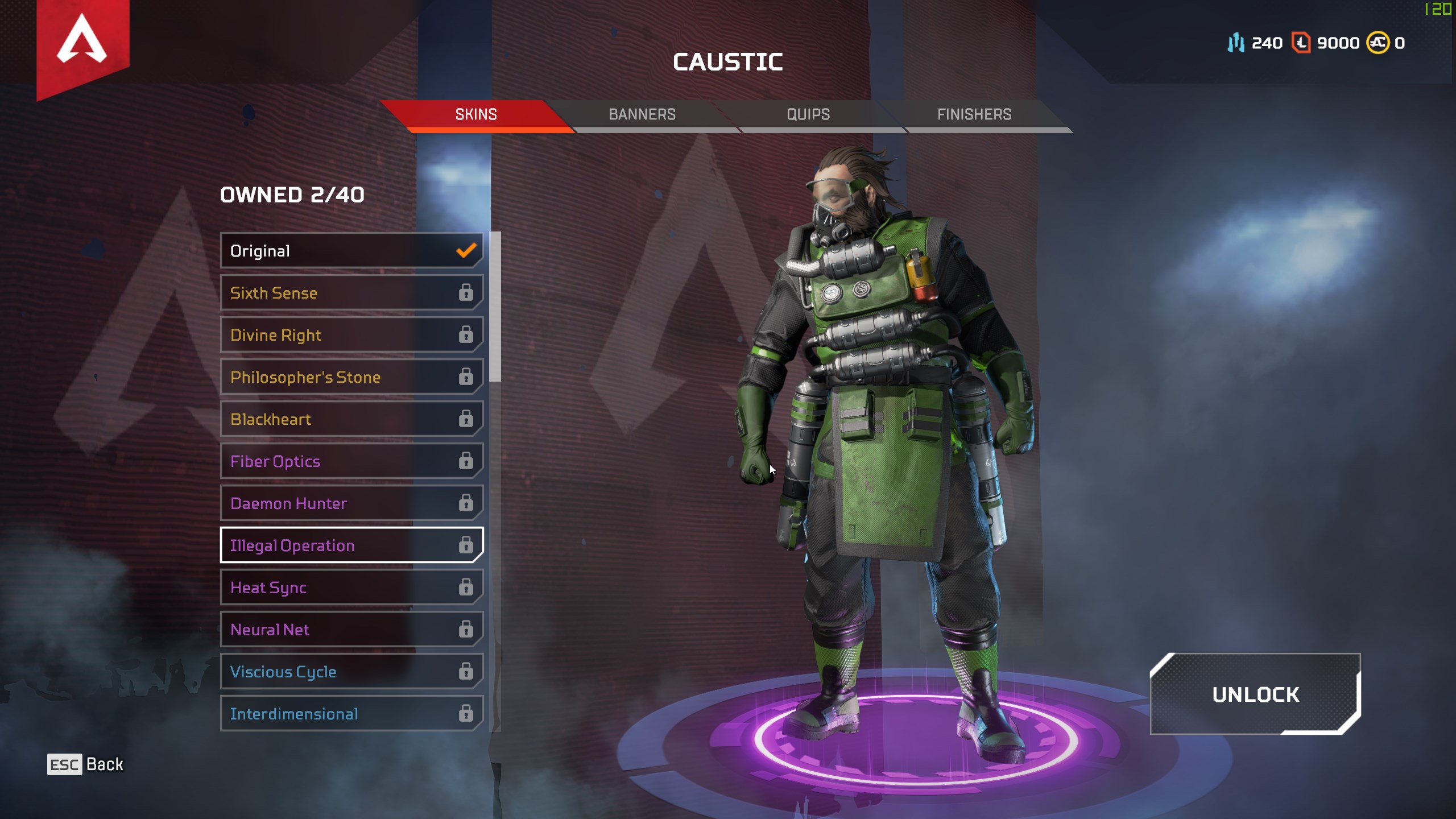Select the Philosopher's Stone skin

click(351, 377)
